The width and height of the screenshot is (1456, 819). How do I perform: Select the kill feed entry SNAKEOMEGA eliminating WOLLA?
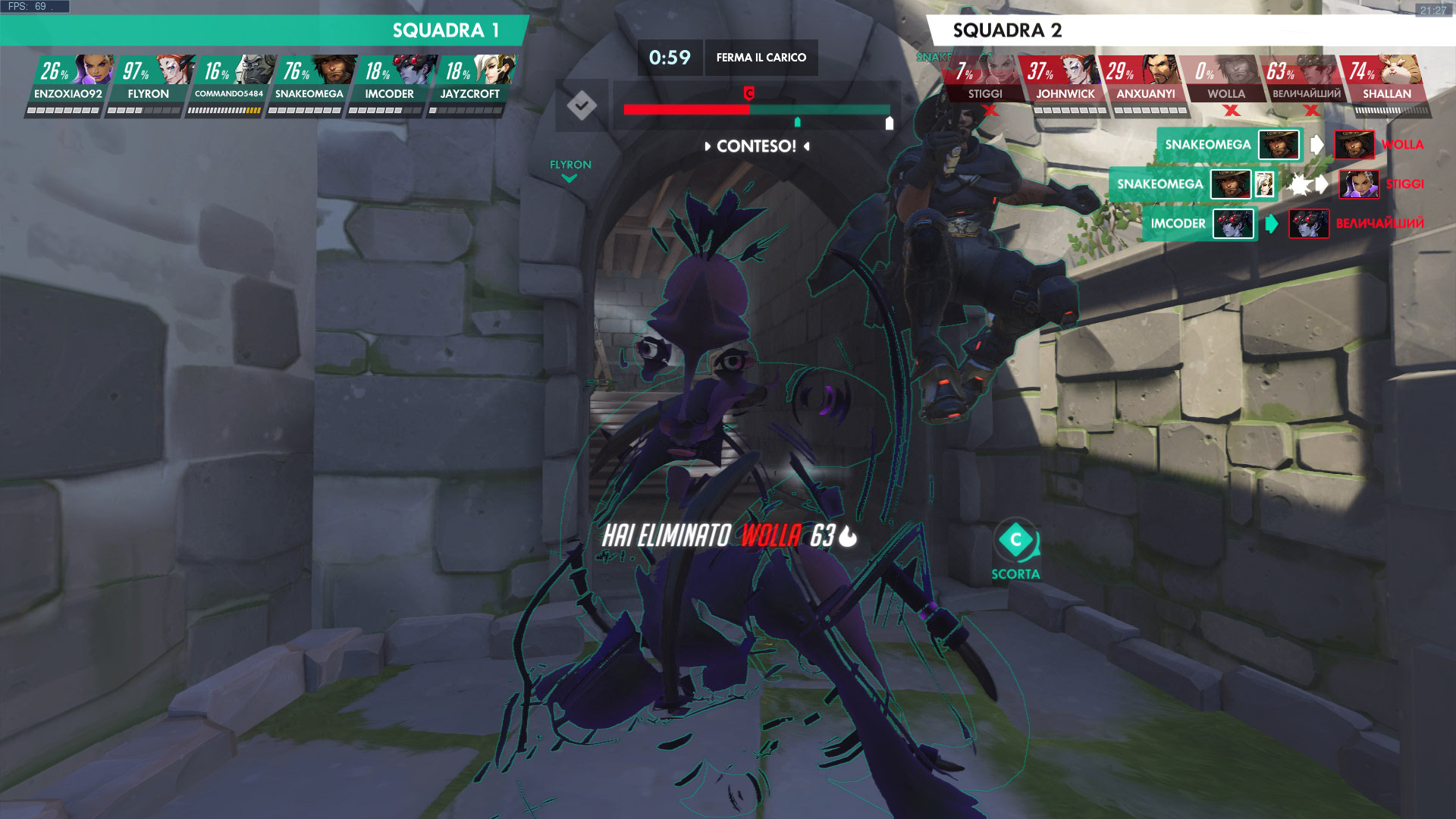1289,145
